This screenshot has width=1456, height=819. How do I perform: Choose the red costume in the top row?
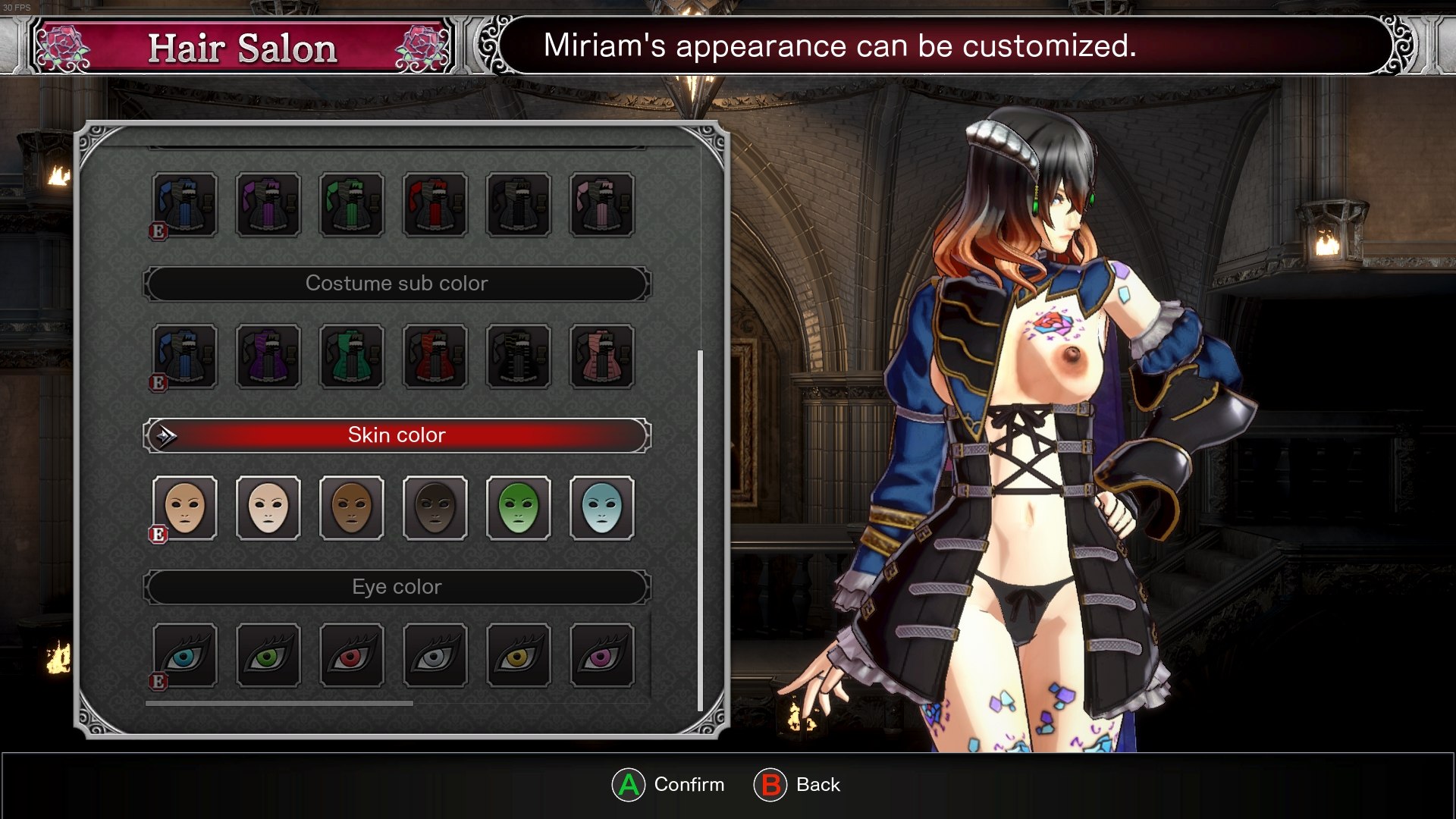pos(435,205)
